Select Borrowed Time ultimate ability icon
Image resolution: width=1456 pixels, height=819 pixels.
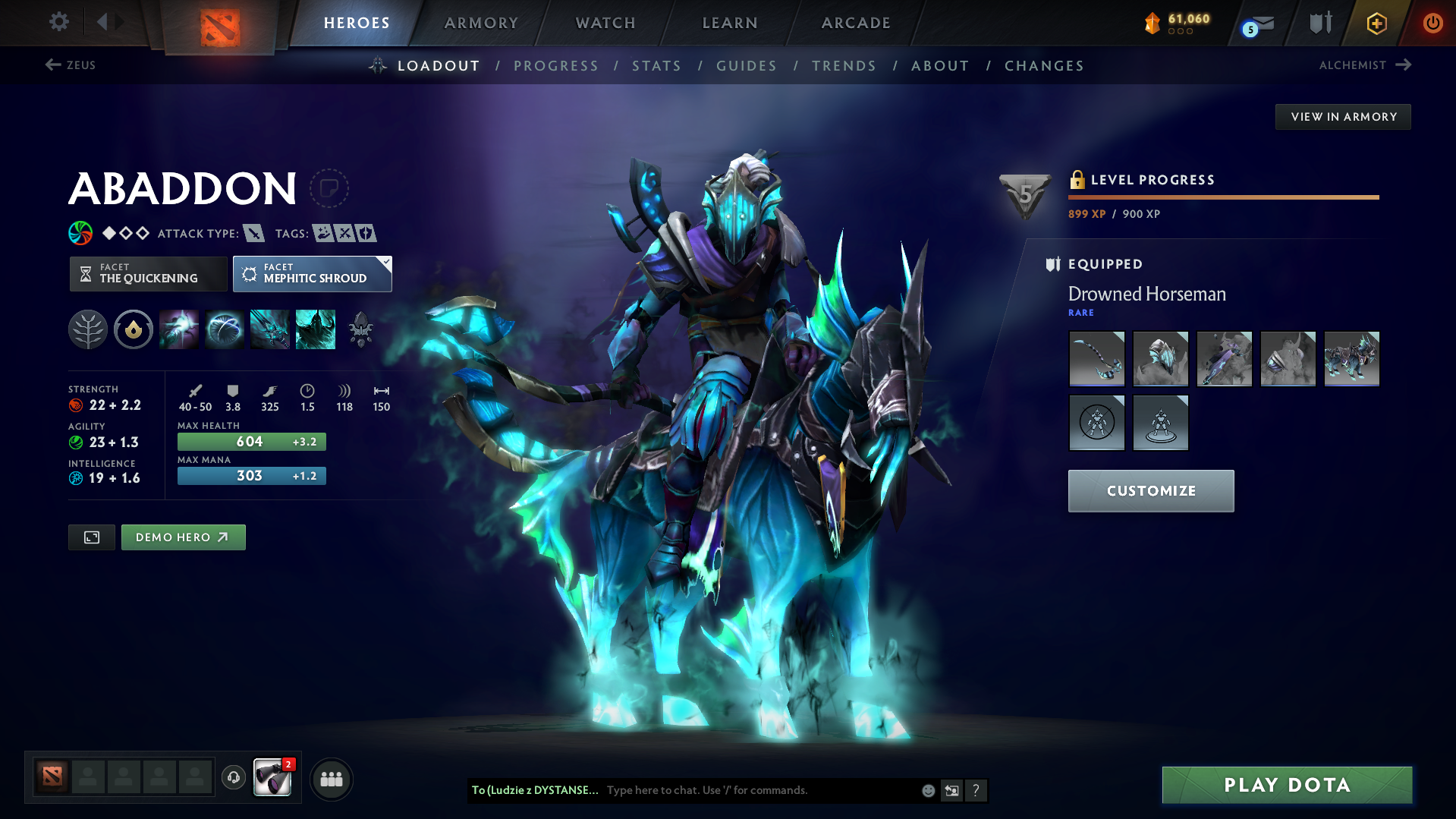click(x=316, y=329)
